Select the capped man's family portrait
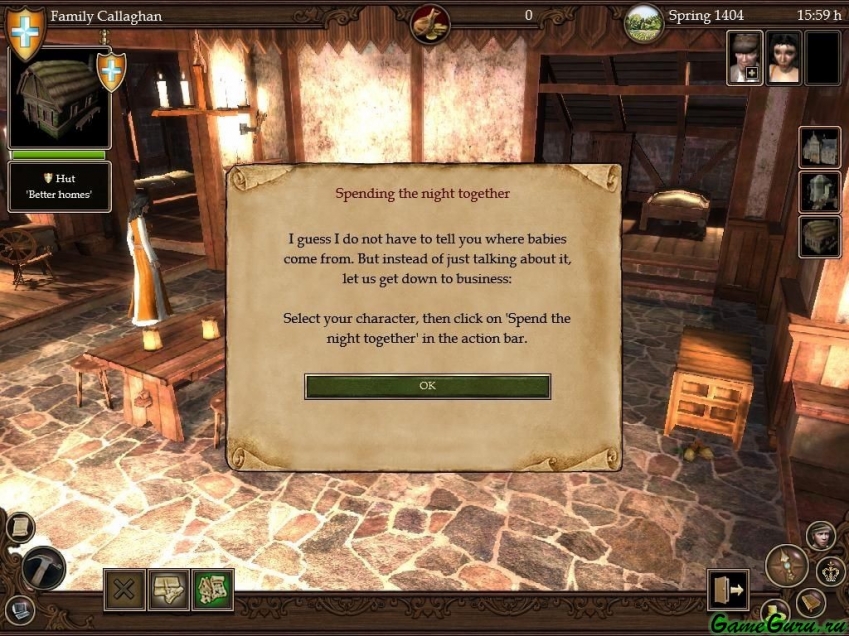The height and width of the screenshot is (636, 849). [744, 56]
